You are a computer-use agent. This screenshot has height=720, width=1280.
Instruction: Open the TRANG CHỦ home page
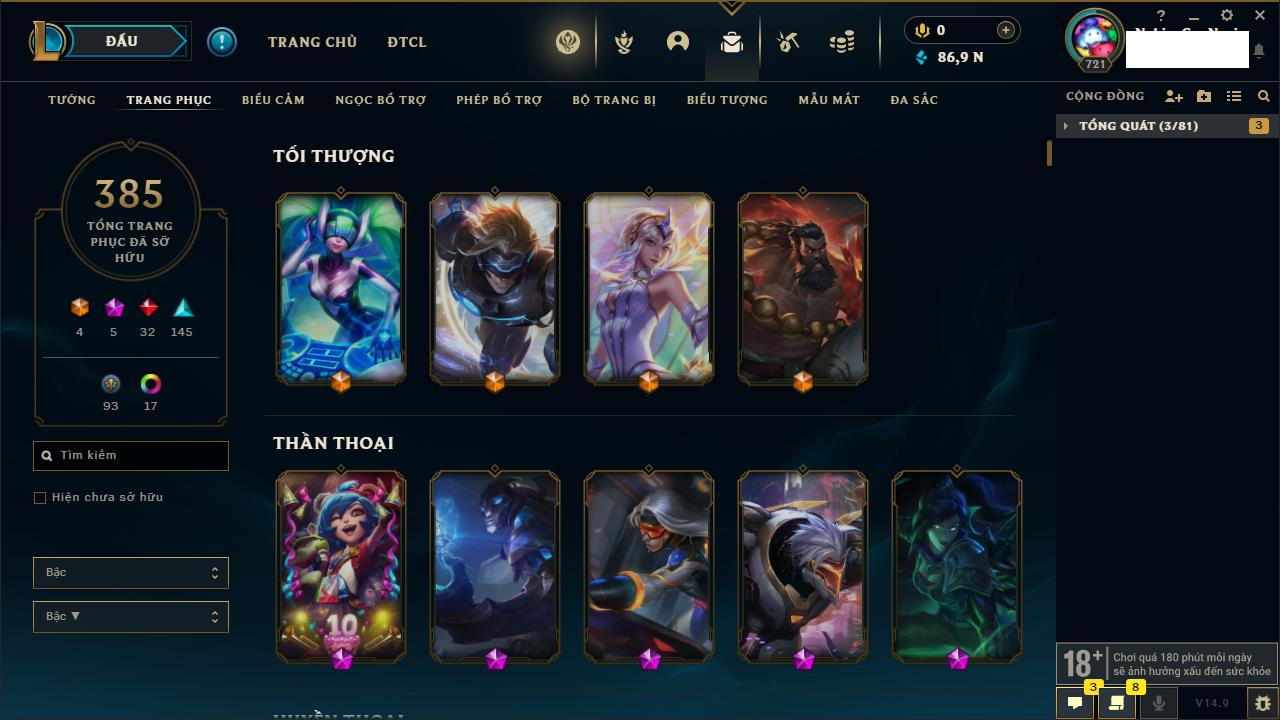point(312,42)
